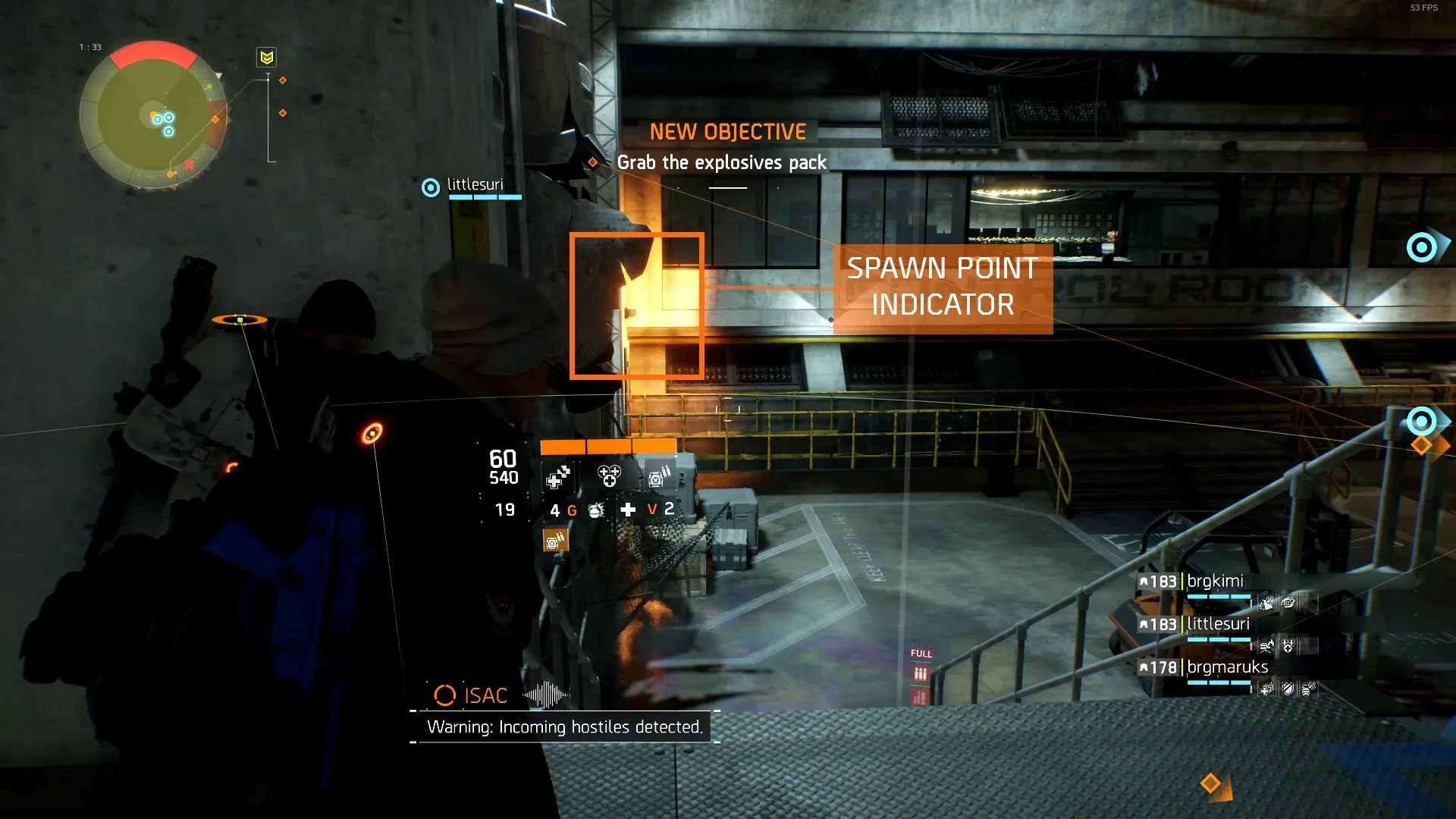This screenshot has width=1456, height=819.
Task: Click the Grab the explosives pack objective
Action: coord(721,162)
